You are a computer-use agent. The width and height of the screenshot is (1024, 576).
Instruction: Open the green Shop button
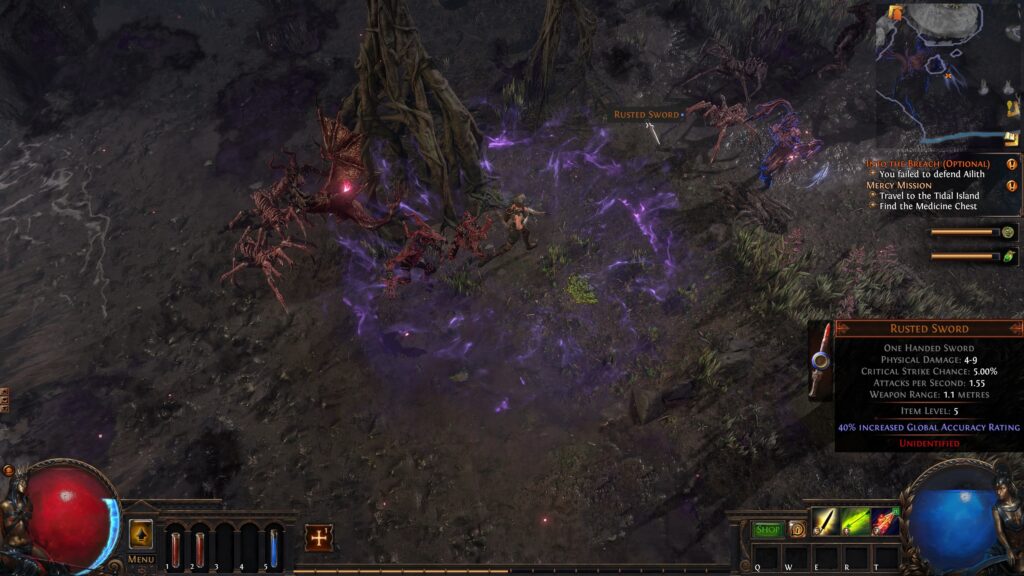[768, 529]
